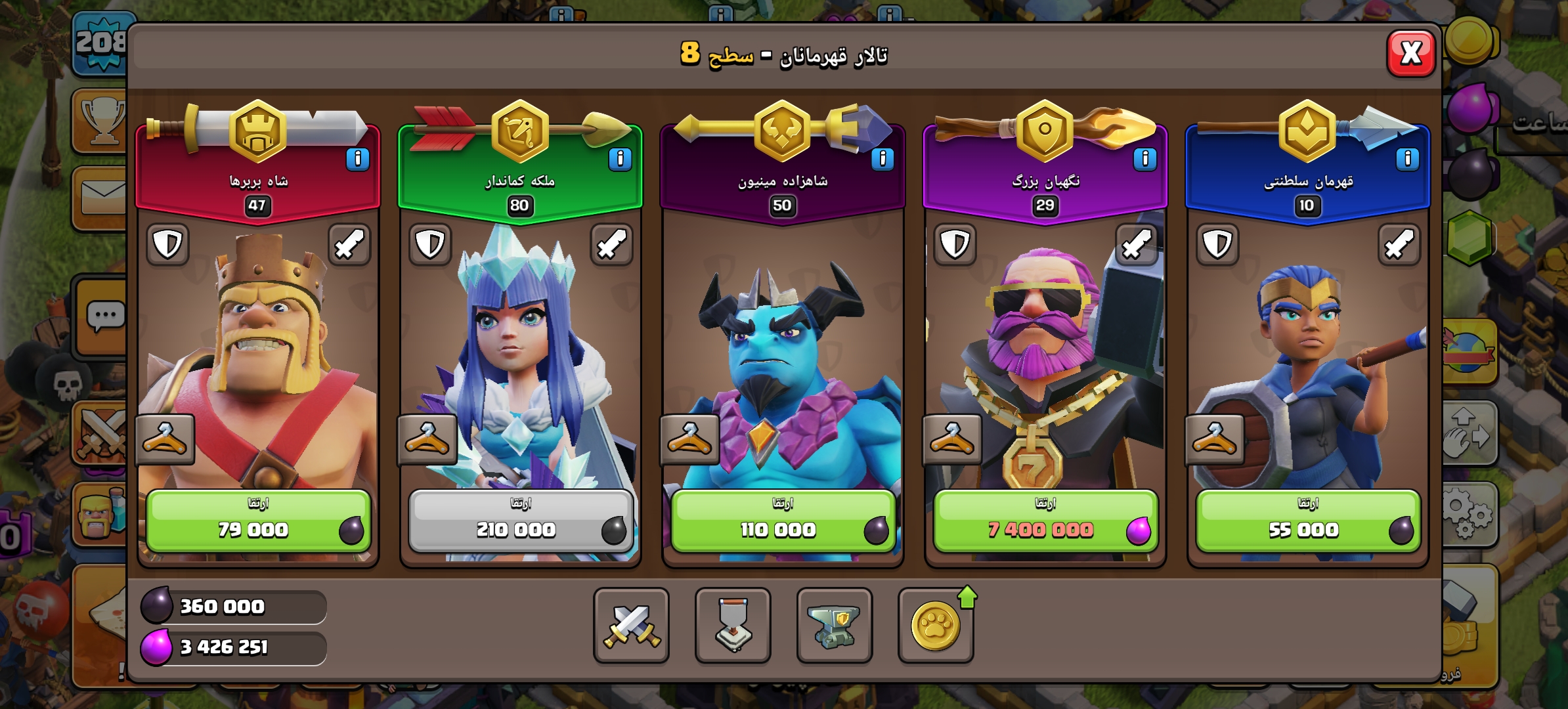Upgrade Royal Champion for 55 000 dark elixir
The width and height of the screenshot is (1568, 709).
tap(1307, 521)
